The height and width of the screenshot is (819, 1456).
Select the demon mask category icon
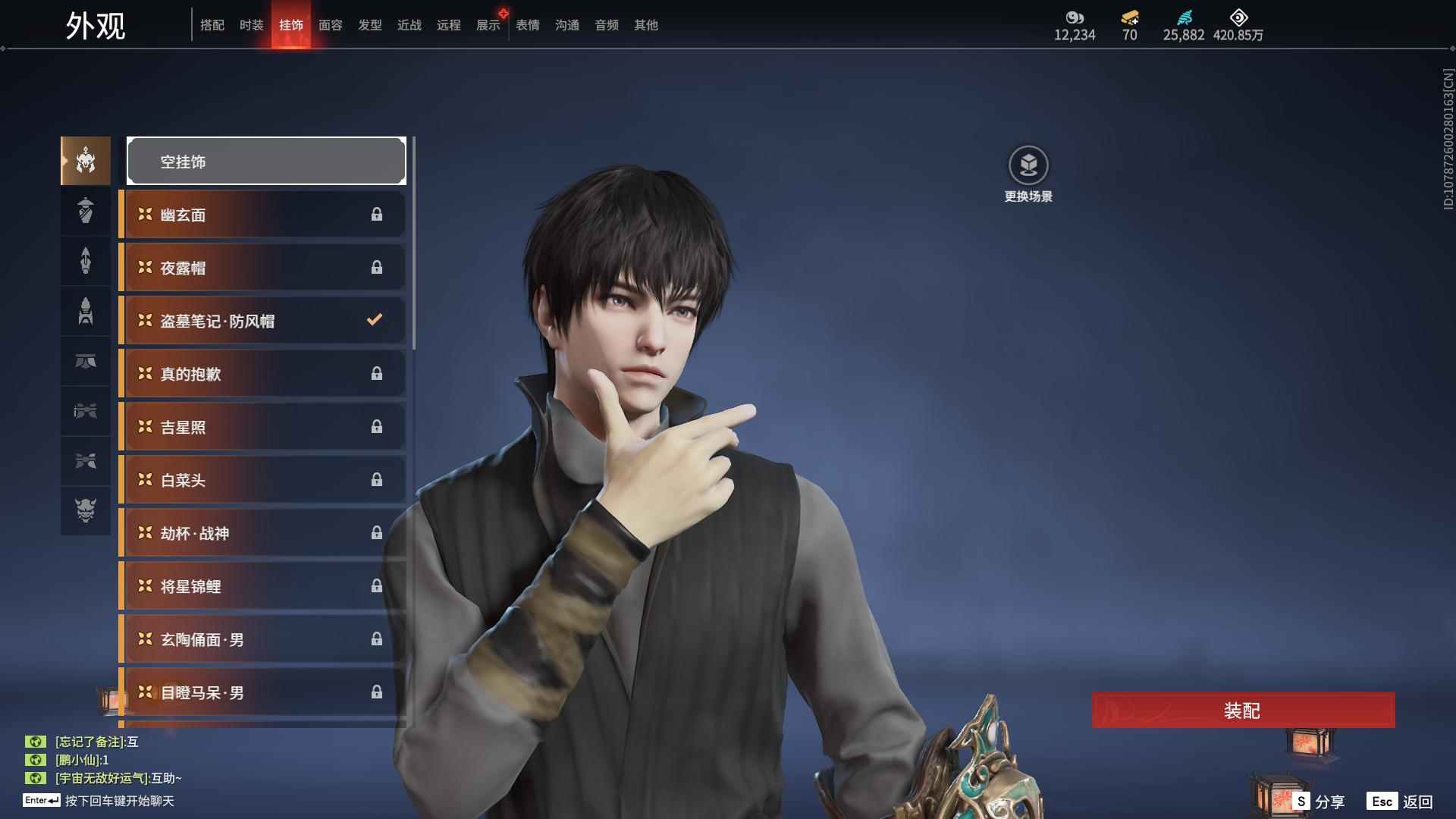click(x=86, y=510)
